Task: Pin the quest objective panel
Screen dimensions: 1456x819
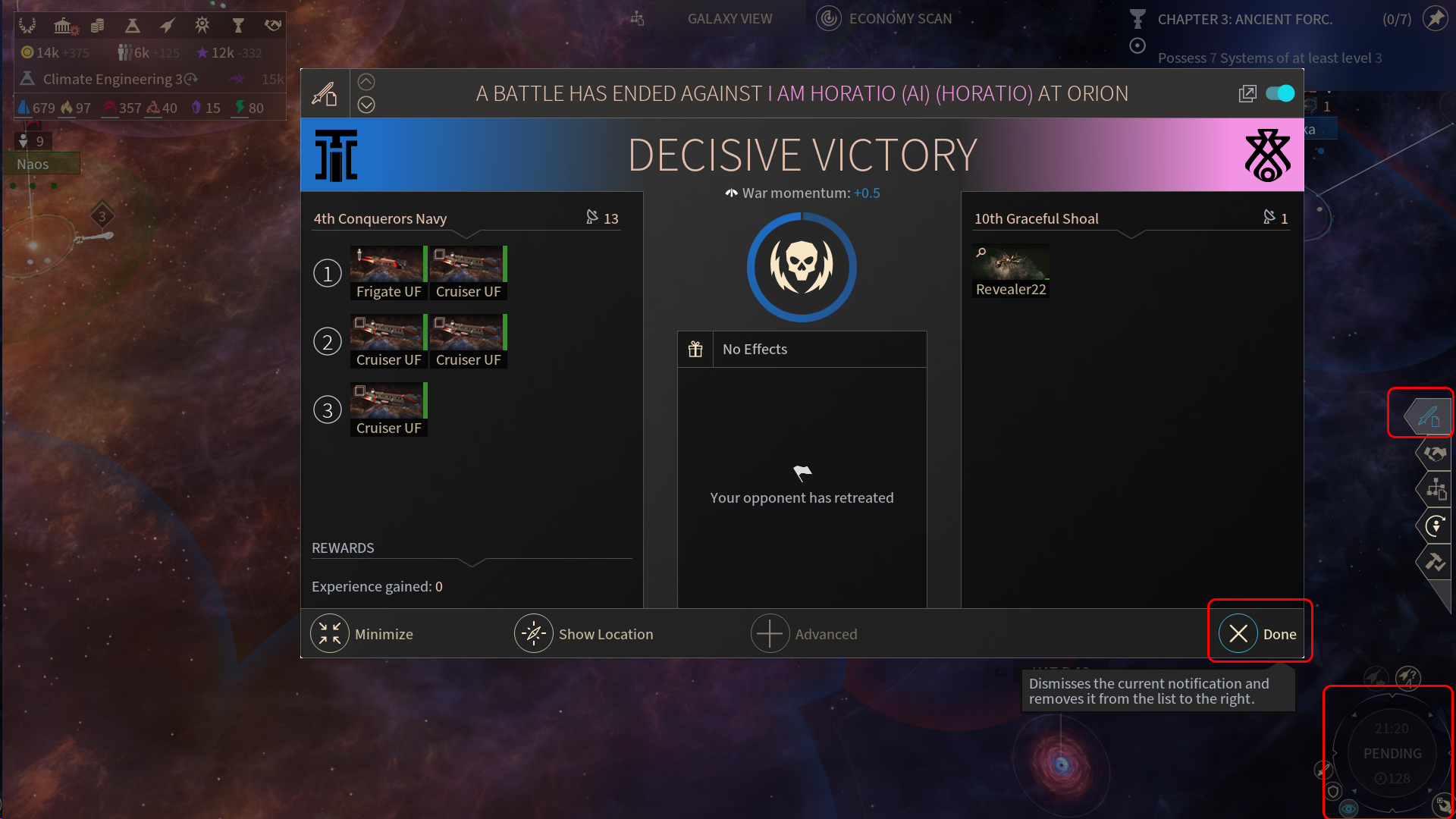Action: coord(1435,18)
